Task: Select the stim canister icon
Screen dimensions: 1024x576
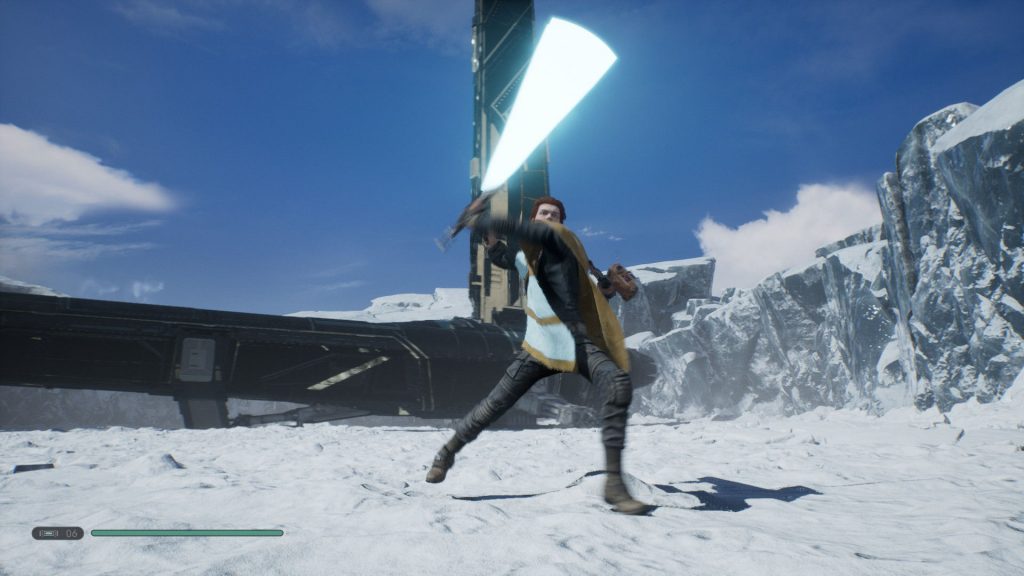Action: point(47,533)
